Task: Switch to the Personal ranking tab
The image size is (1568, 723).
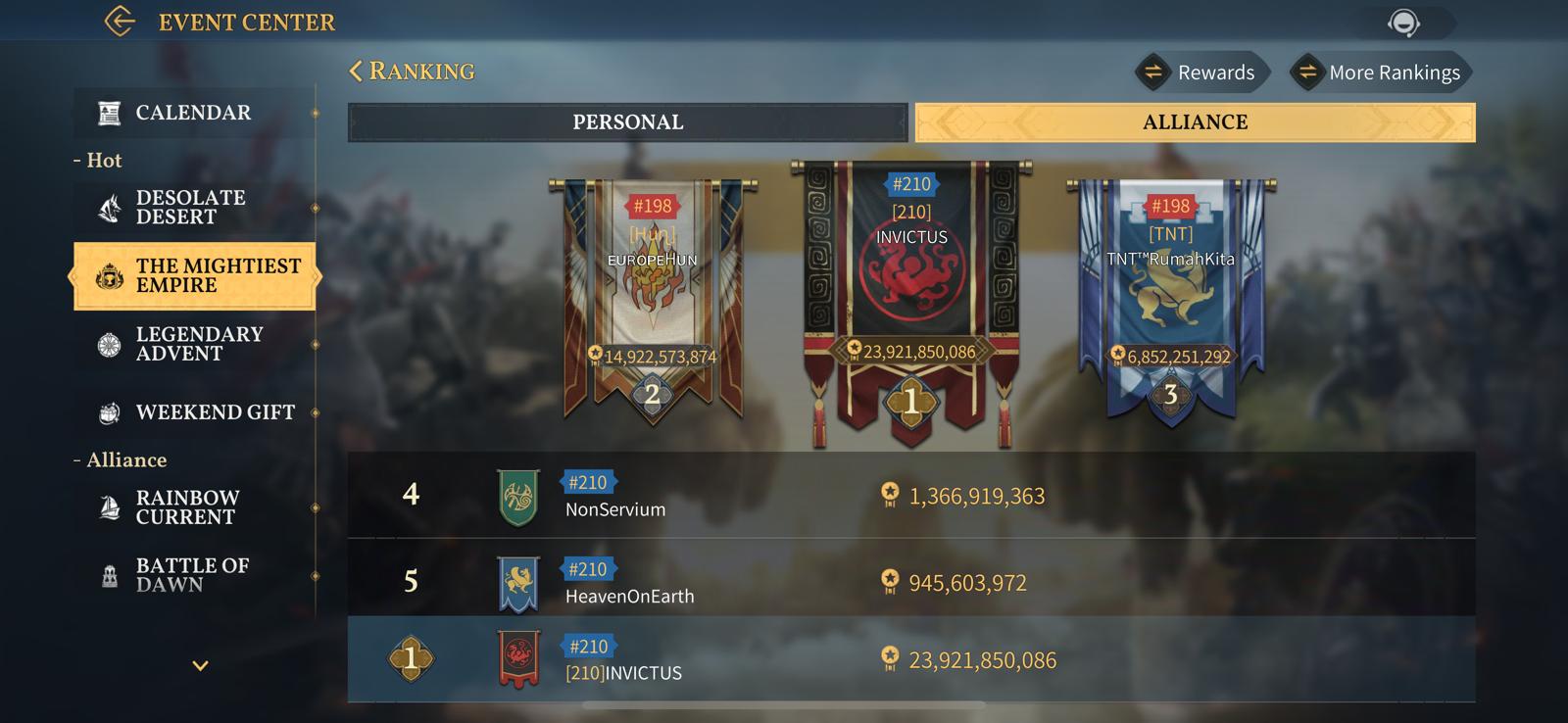Action: pos(627,122)
